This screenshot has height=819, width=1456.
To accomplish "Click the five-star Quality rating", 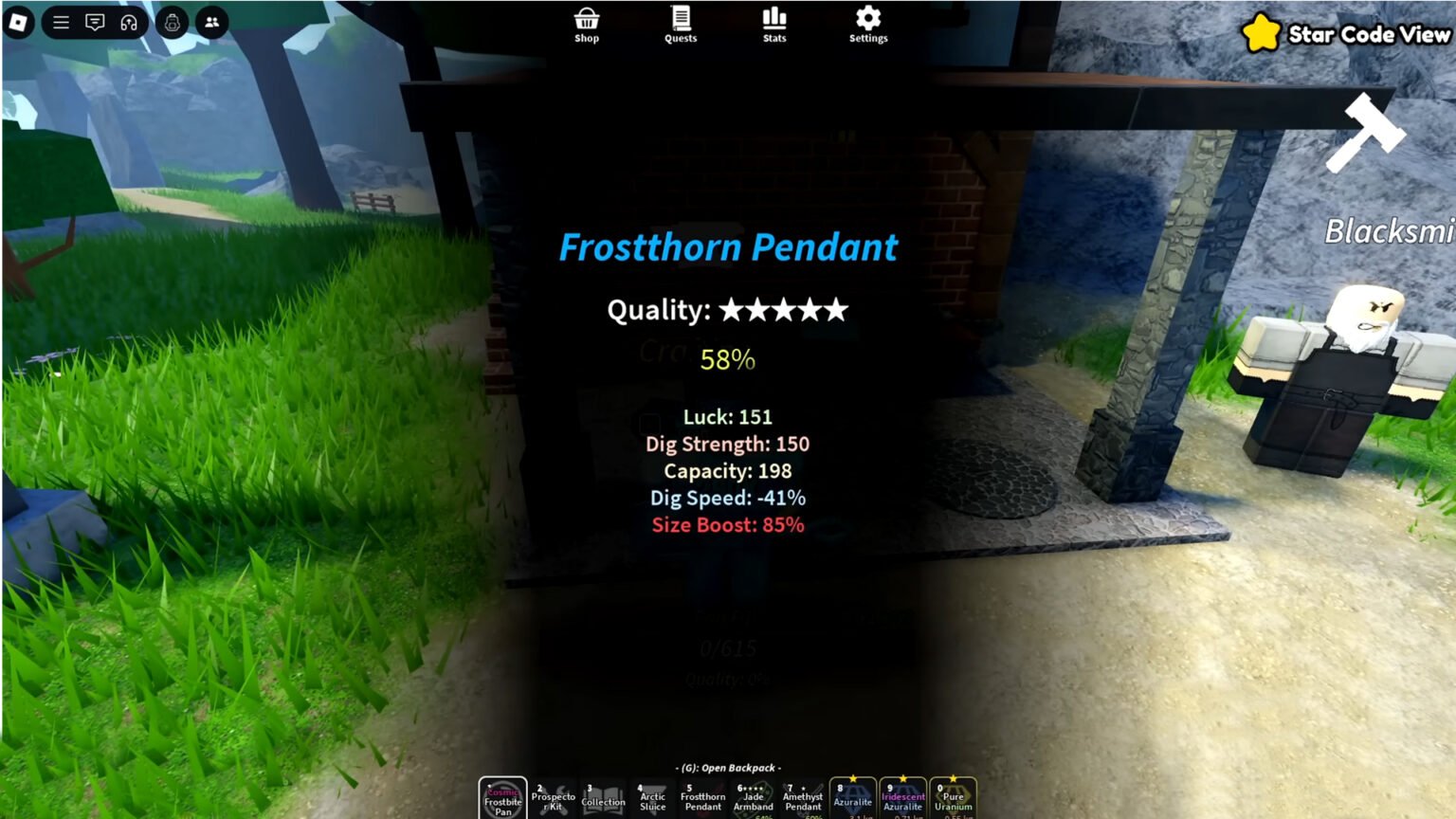I will click(782, 310).
